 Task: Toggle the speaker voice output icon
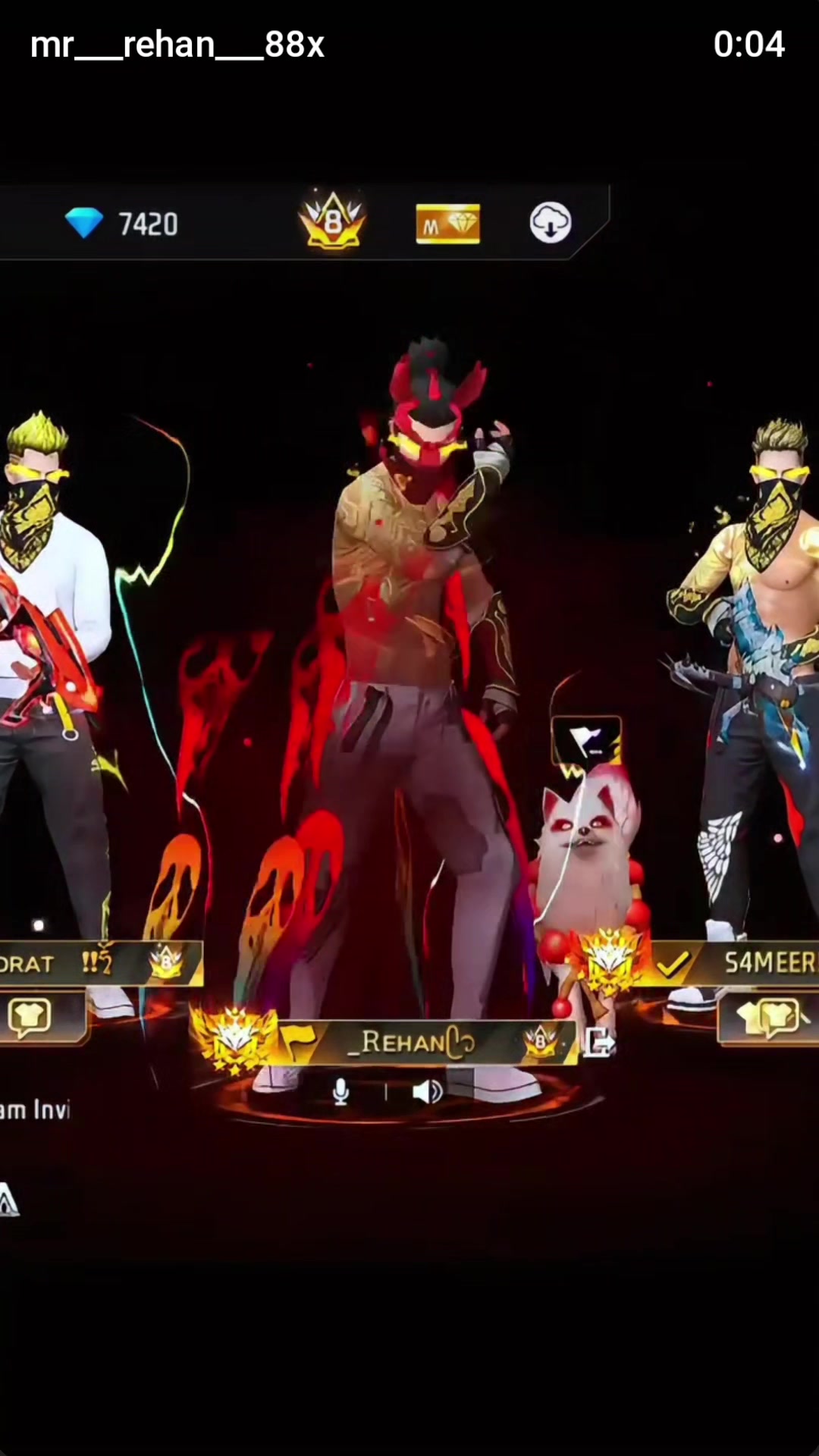click(427, 1092)
